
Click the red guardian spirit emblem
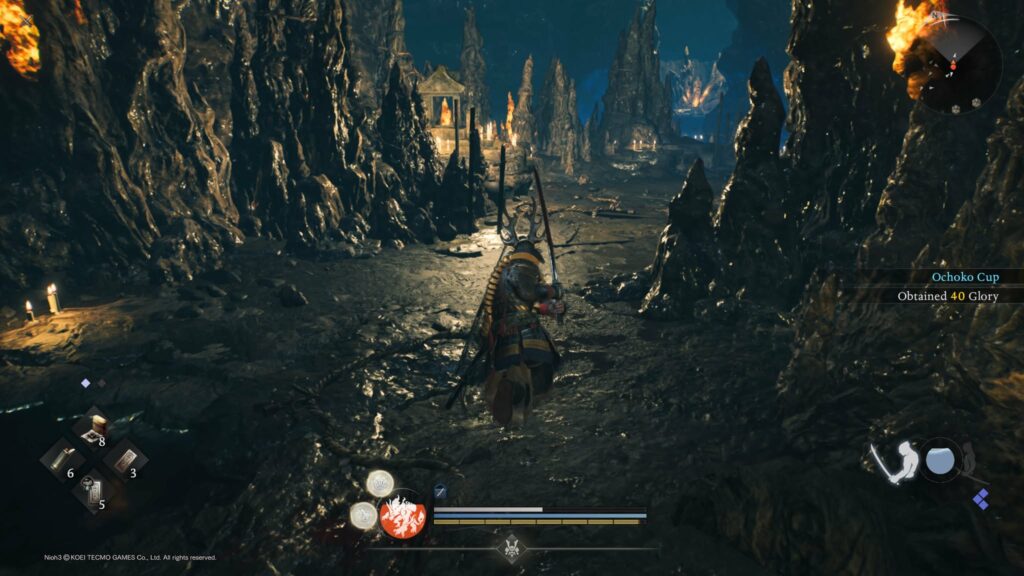(402, 516)
